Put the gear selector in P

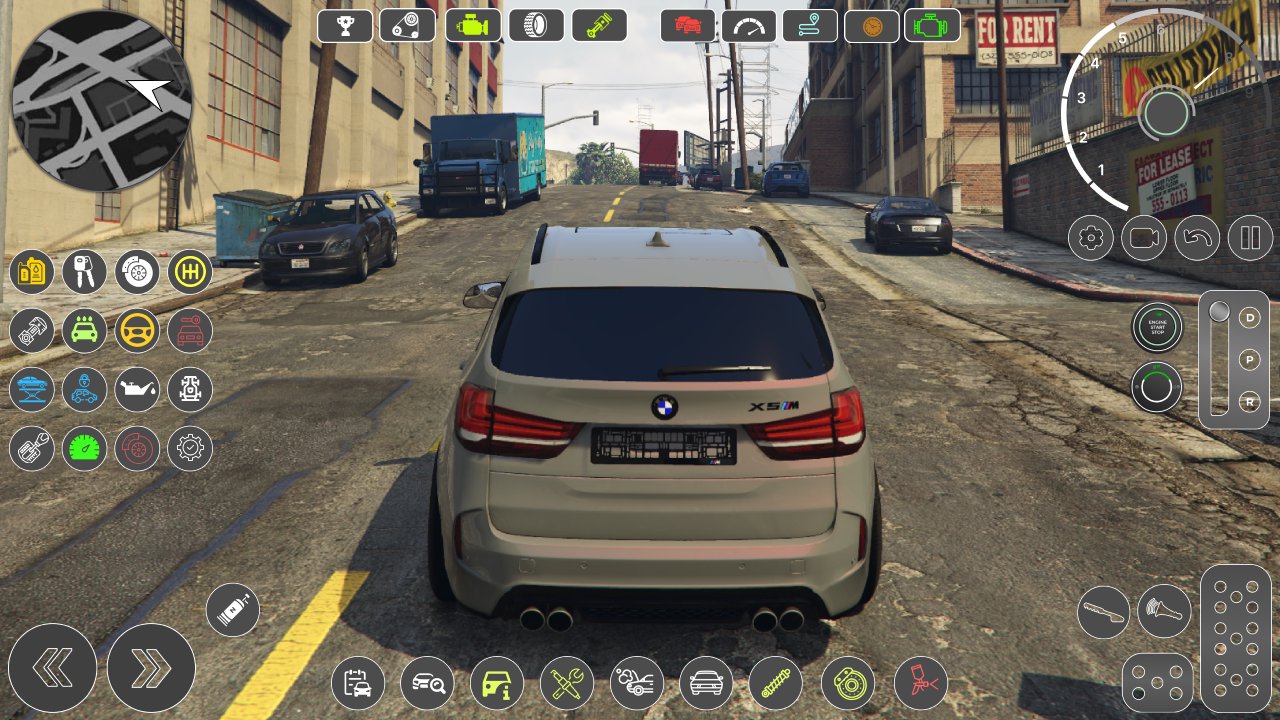point(1250,359)
